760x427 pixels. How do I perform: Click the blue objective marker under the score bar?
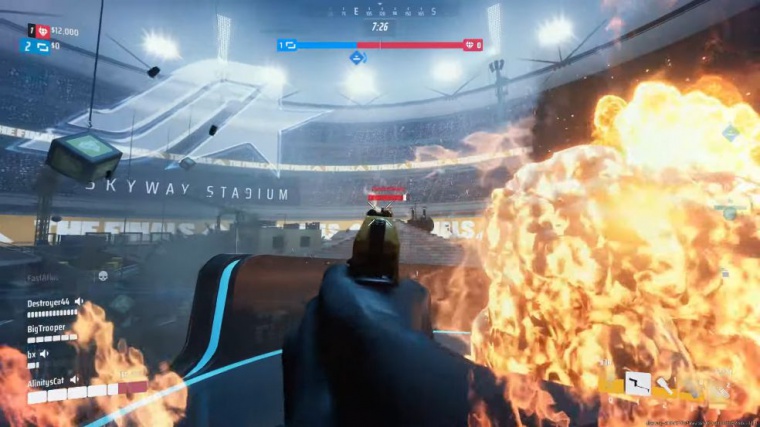pyautogui.click(x=357, y=58)
